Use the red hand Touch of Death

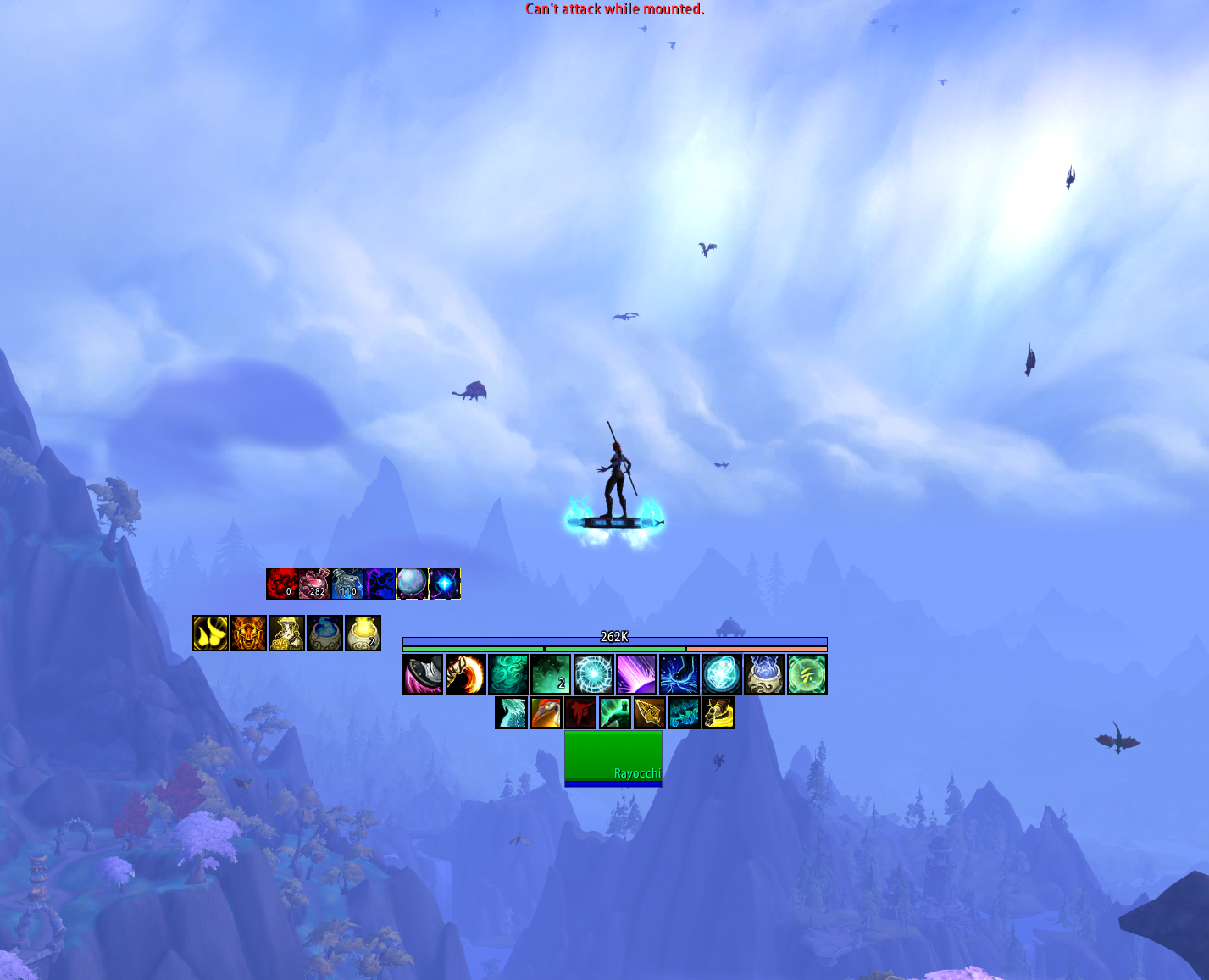[x=580, y=713]
